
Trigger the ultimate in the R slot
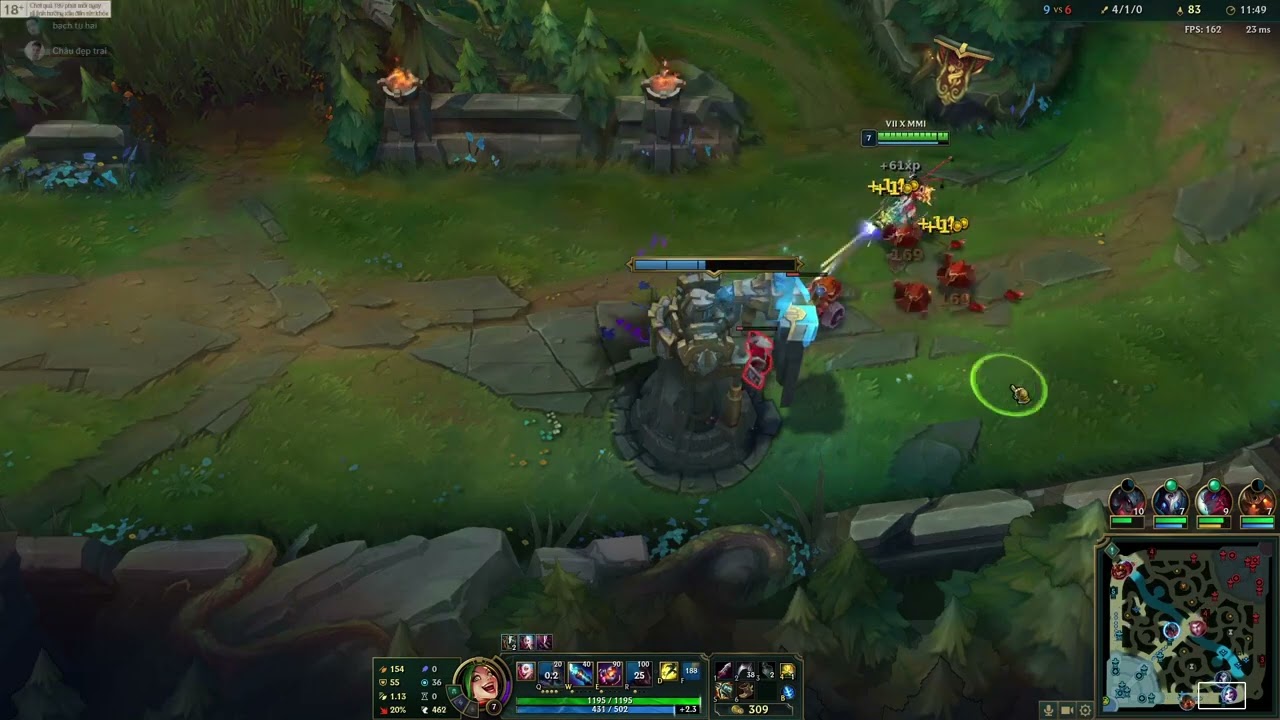coord(640,673)
